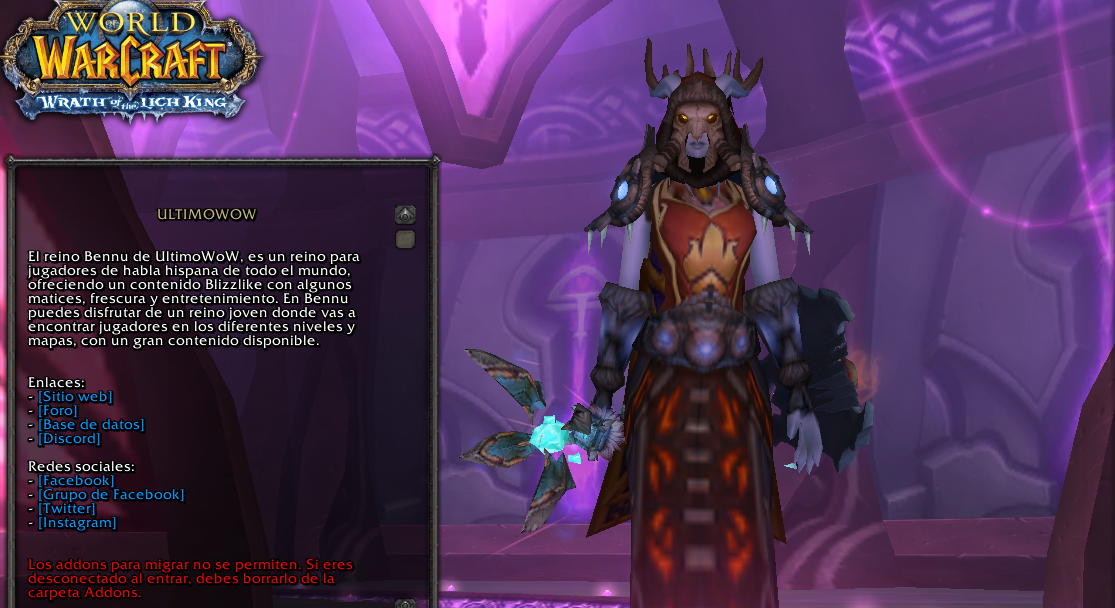Open the Facebook page link
The height and width of the screenshot is (608, 1115).
76,481
